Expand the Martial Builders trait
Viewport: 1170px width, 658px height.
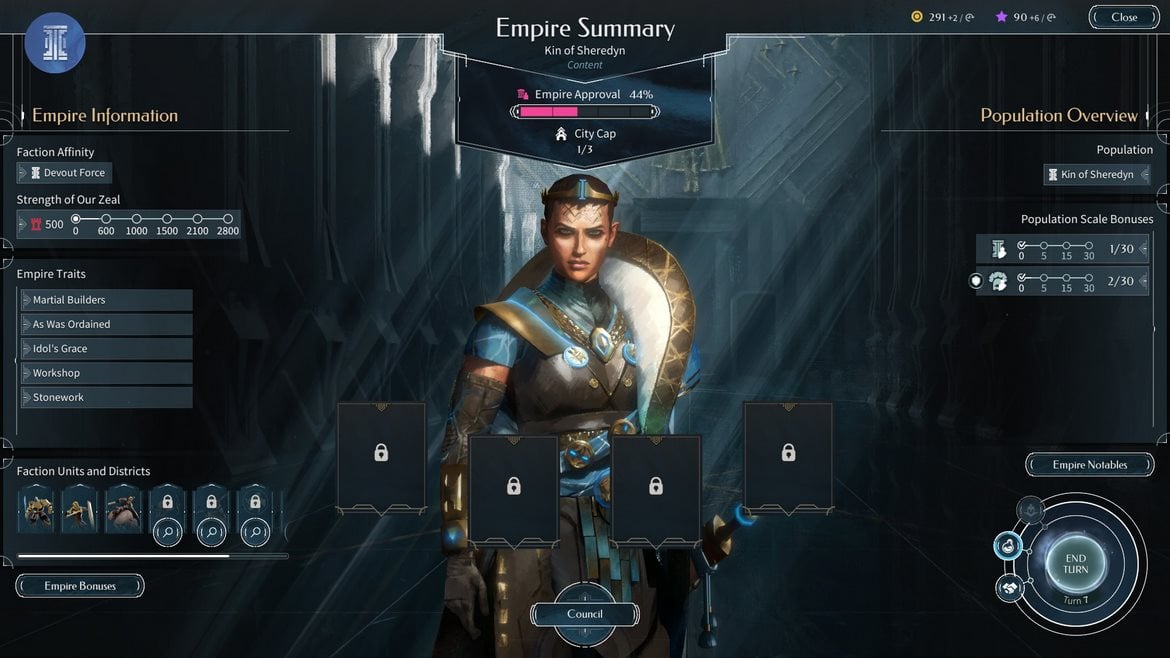coord(106,300)
